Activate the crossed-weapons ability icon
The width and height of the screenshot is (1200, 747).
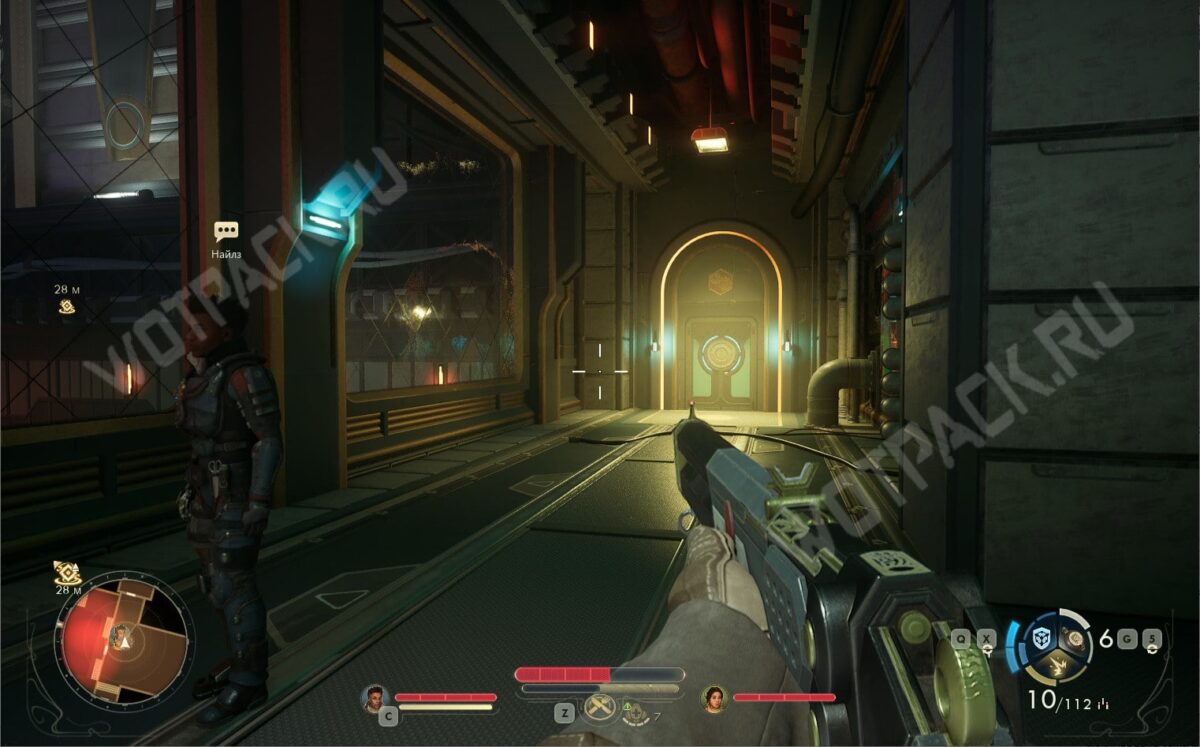point(598,708)
